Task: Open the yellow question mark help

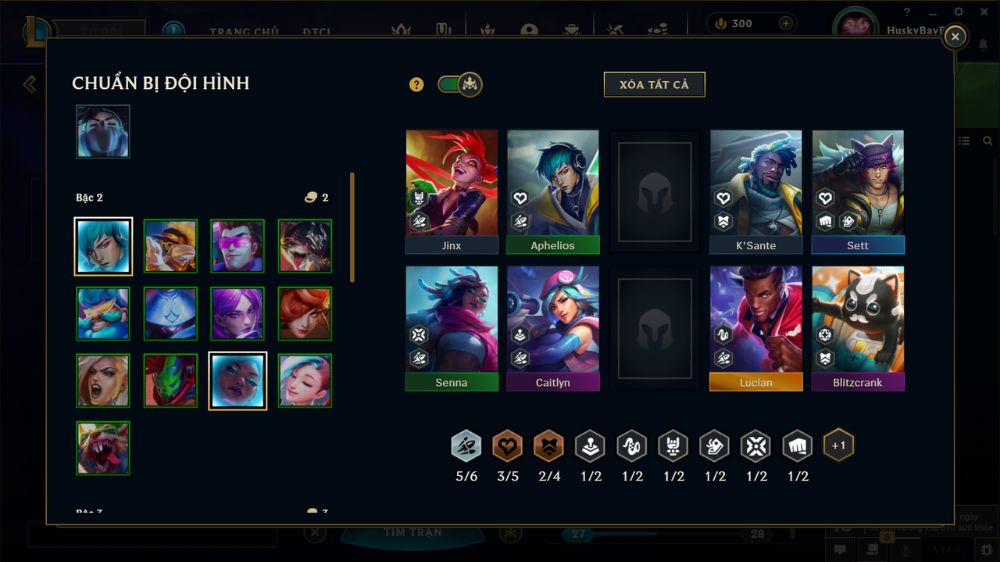Action: pyautogui.click(x=417, y=85)
